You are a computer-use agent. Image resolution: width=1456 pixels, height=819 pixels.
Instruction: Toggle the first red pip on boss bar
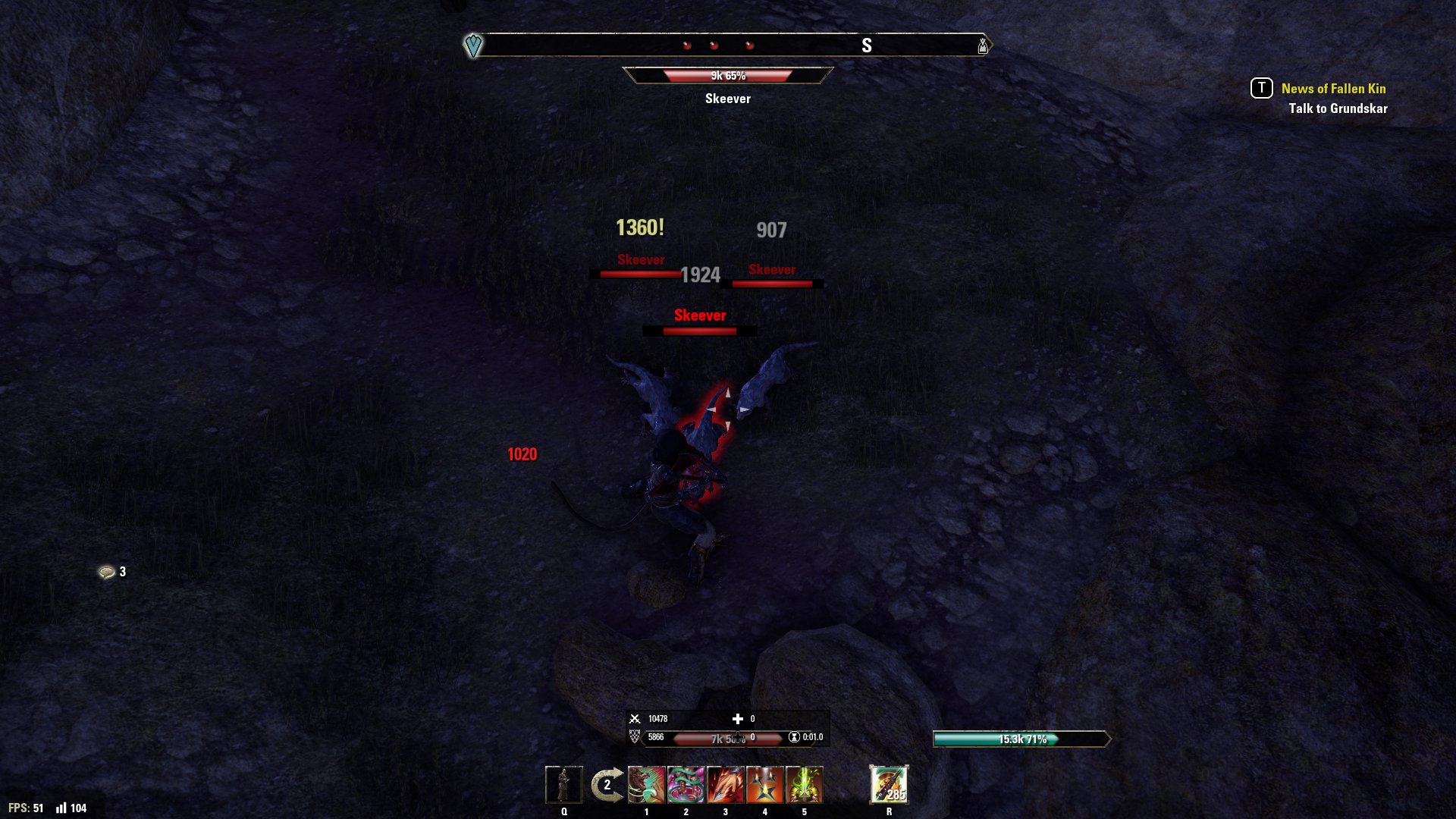(687, 44)
